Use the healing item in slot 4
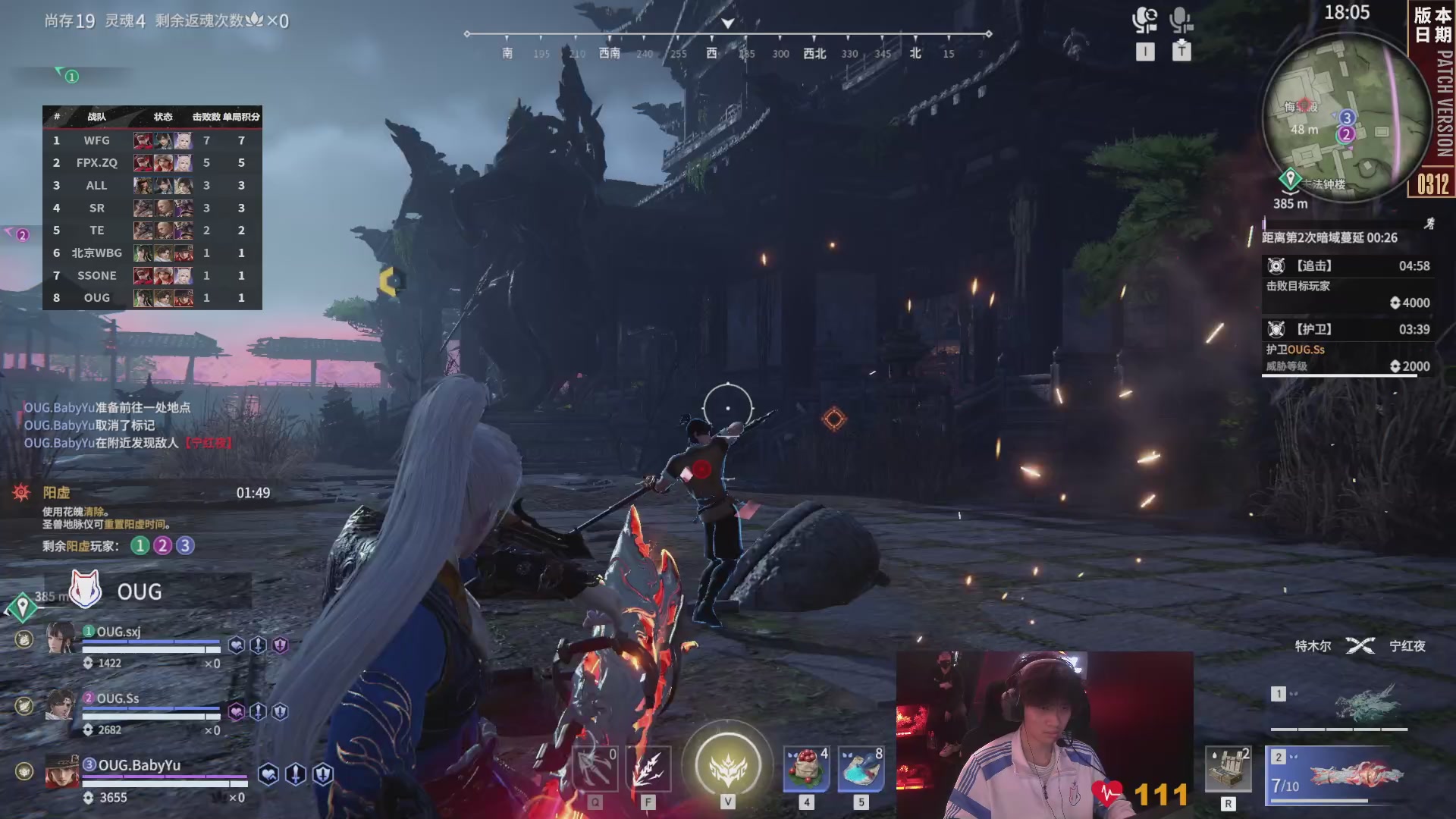Image resolution: width=1456 pixels, height=819 pixels. (806, 769)
